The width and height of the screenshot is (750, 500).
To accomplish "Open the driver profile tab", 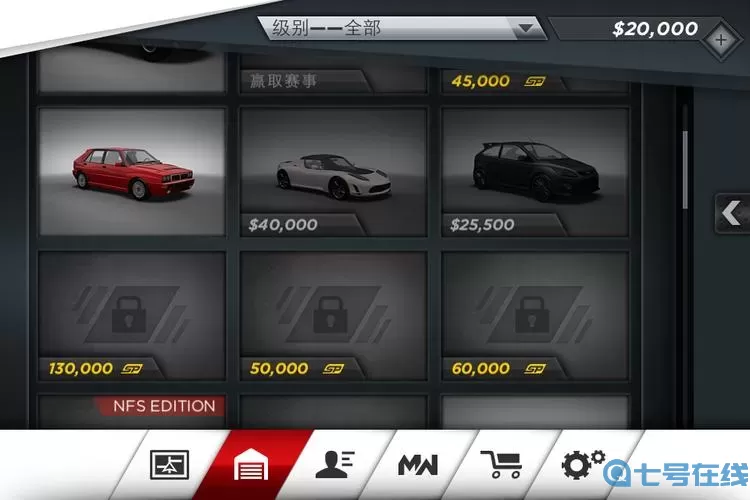I will 333,465.
